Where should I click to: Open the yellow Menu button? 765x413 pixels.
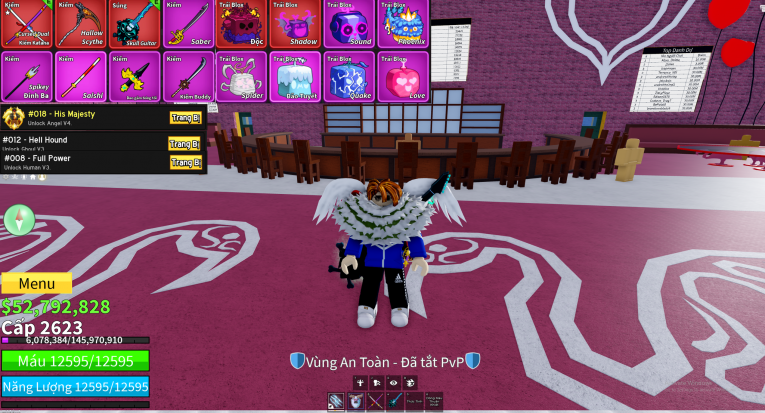[x=36, y=283]
